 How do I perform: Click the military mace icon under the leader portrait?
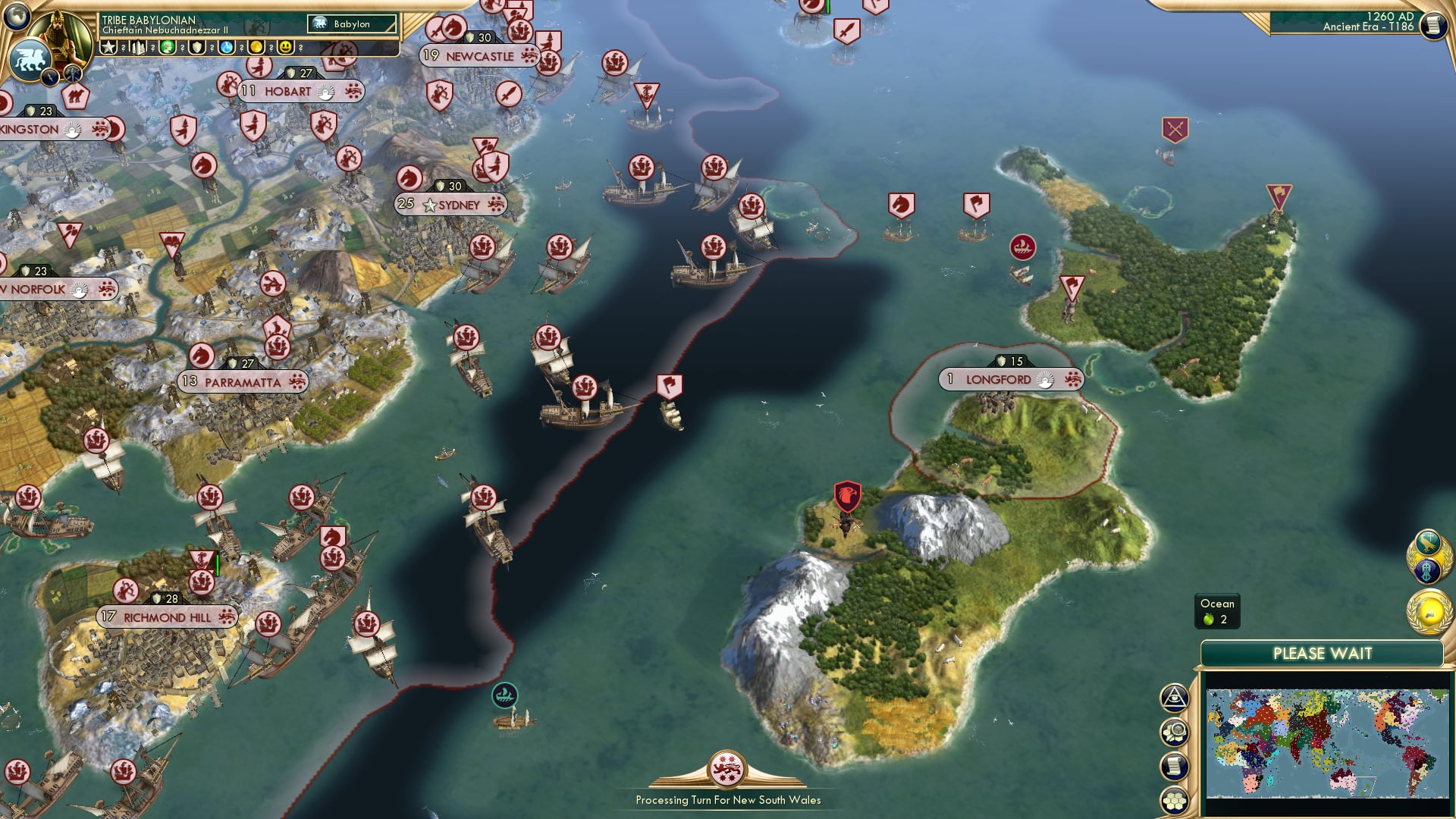tap(71, 74)
